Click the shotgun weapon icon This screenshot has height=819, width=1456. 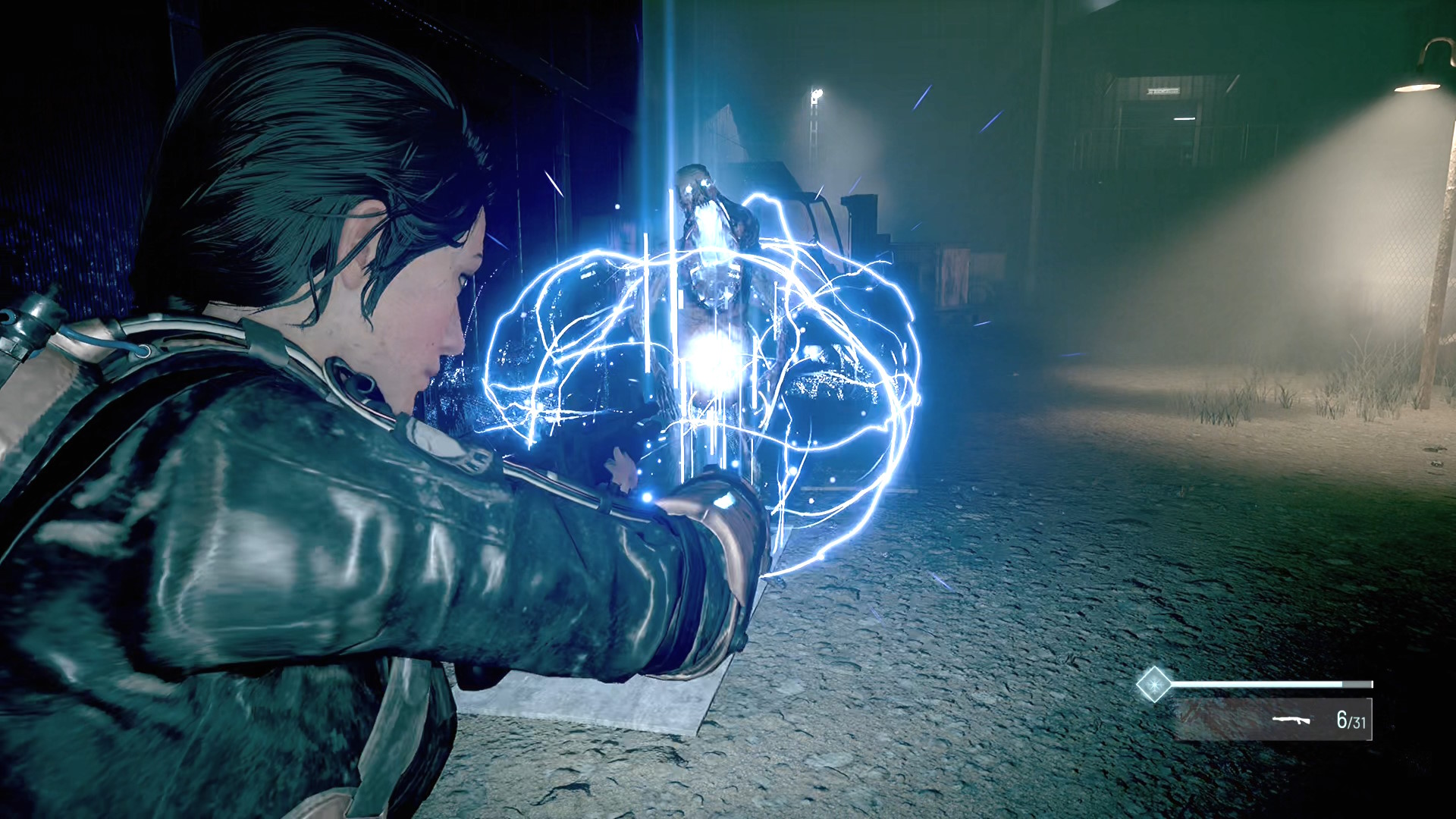click(1291, 720)
